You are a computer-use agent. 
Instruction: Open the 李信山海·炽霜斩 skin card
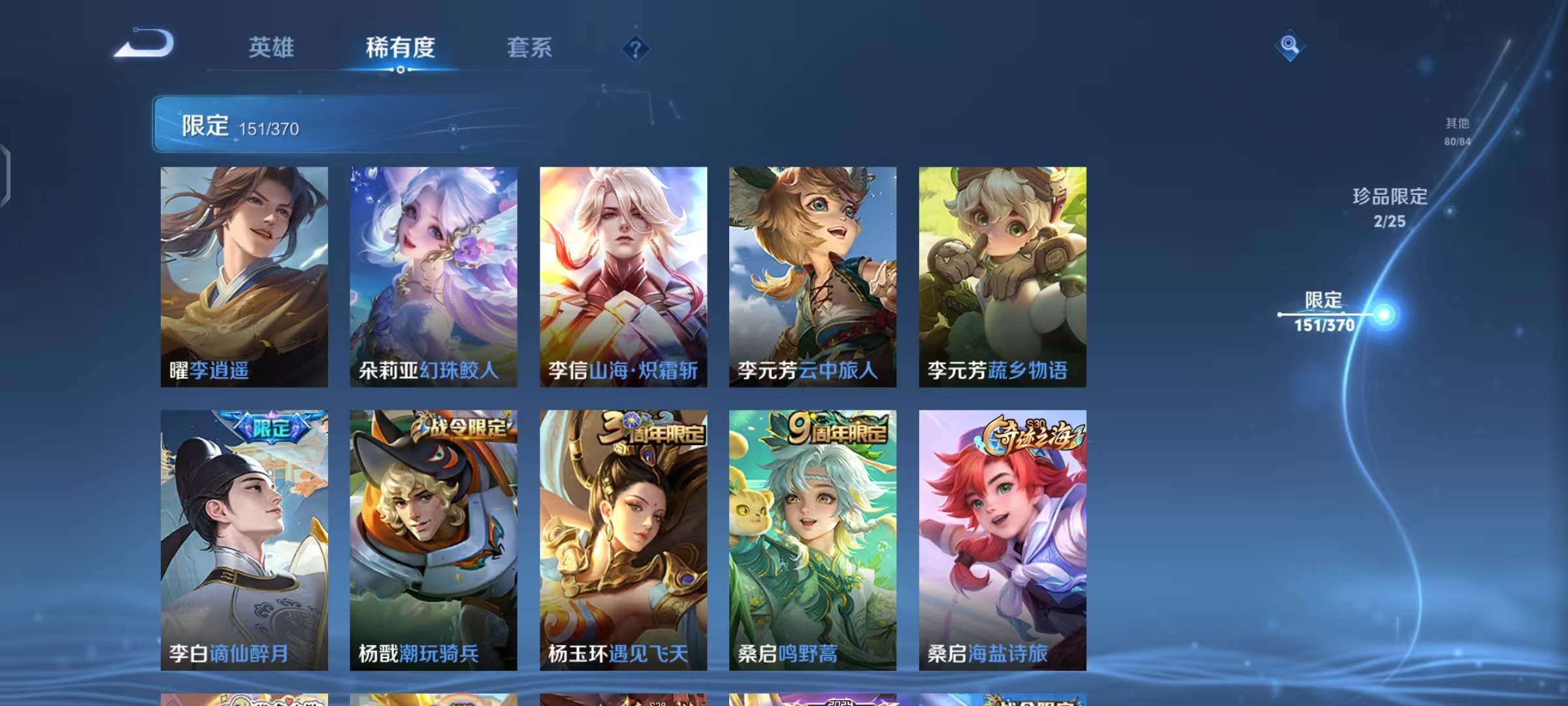622,275
